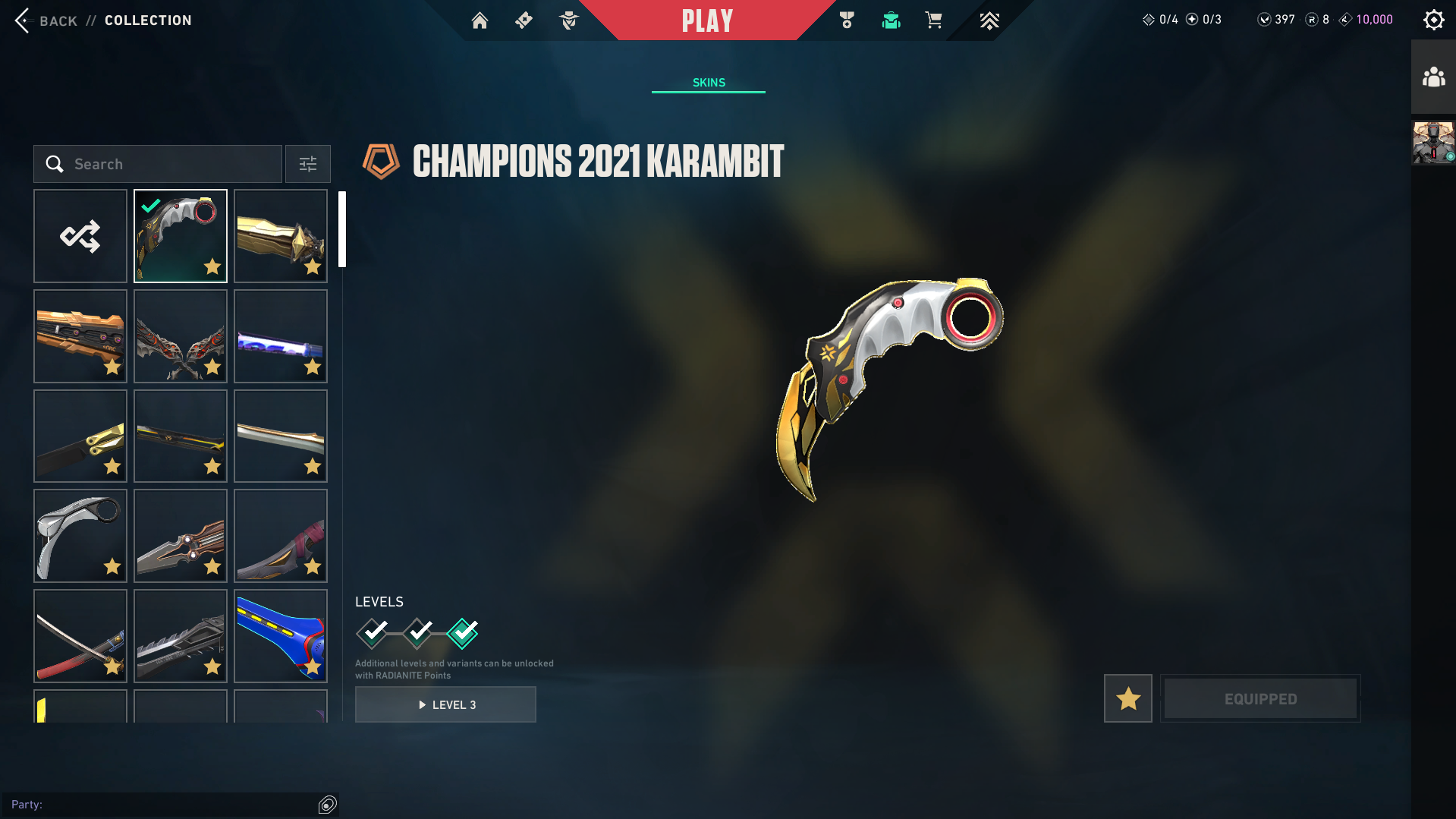The width and height of the screenshot is (1456, 819).
Task: Select the random skin shuffle tile
Action: (80, 236)
